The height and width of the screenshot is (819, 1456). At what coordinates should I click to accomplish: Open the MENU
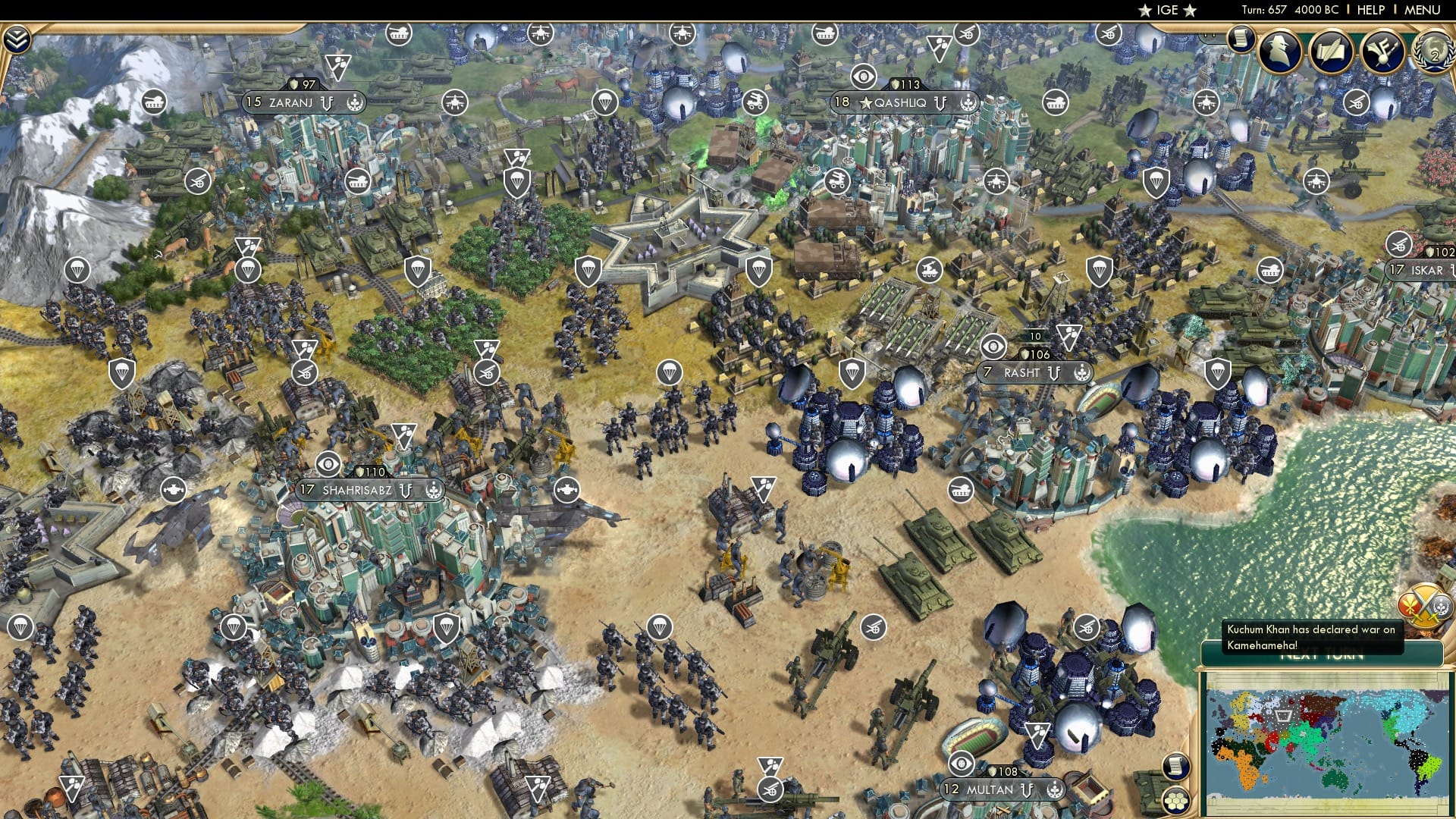point(1421,10)
